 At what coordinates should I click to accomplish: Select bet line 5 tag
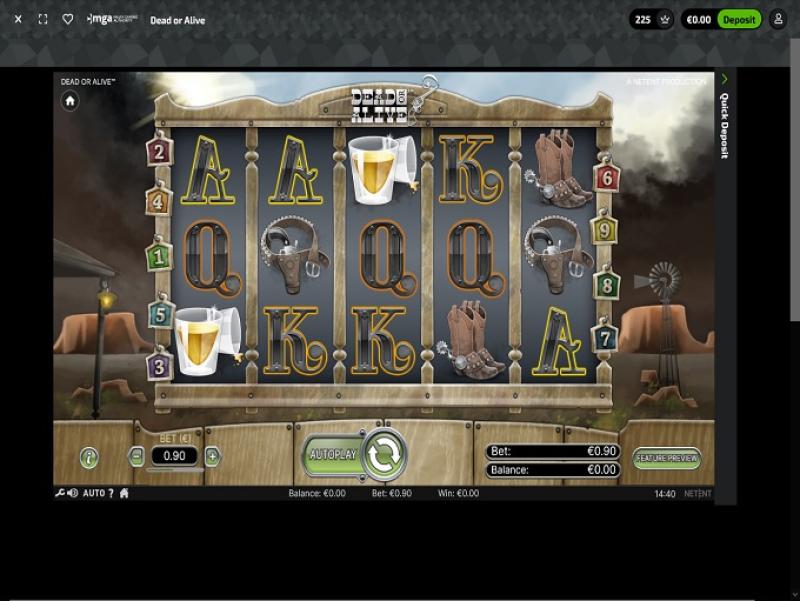(161, 315)
